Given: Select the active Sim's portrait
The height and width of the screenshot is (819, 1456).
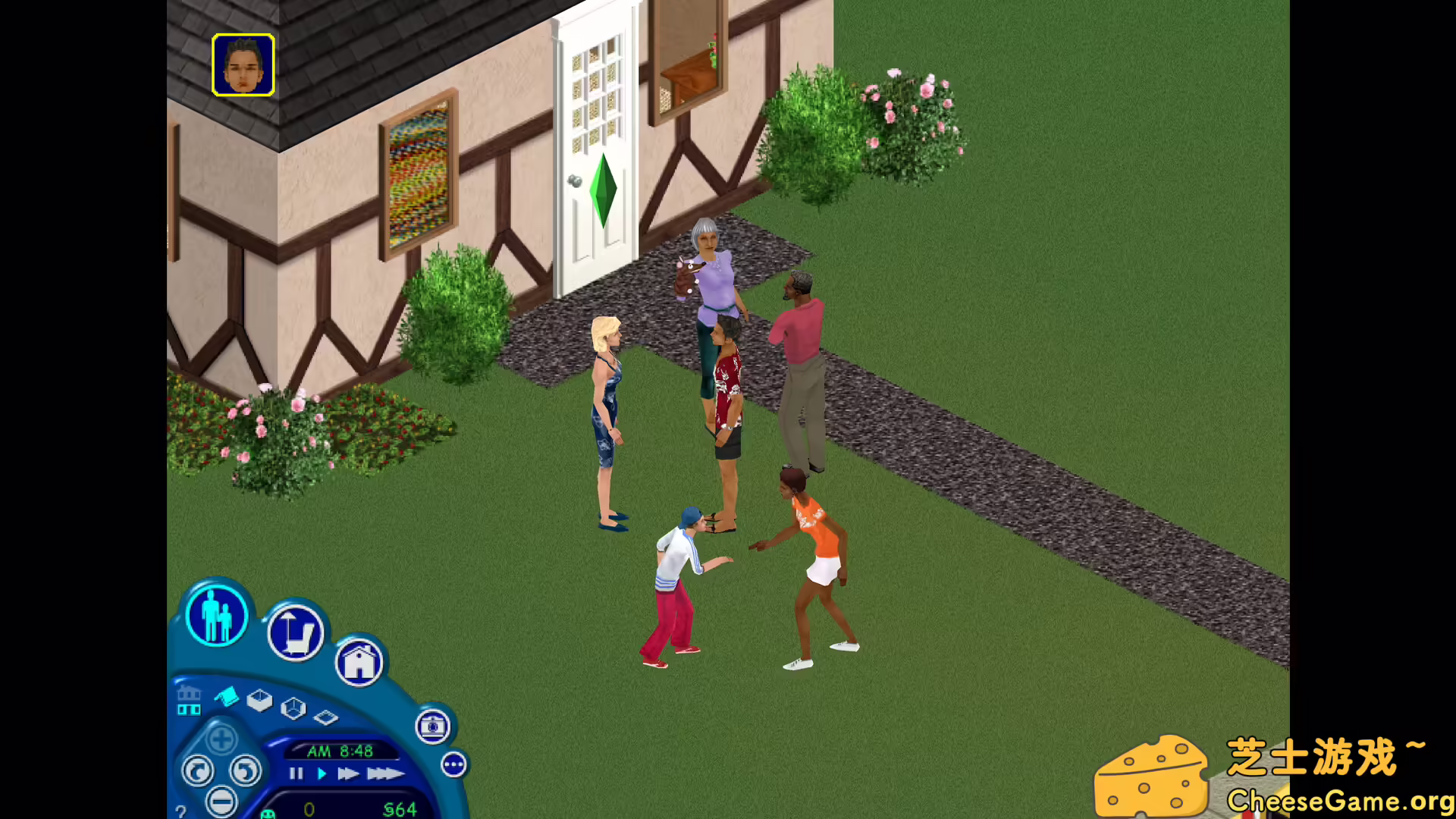Looking at the screenshot, I should click(243, 64).
